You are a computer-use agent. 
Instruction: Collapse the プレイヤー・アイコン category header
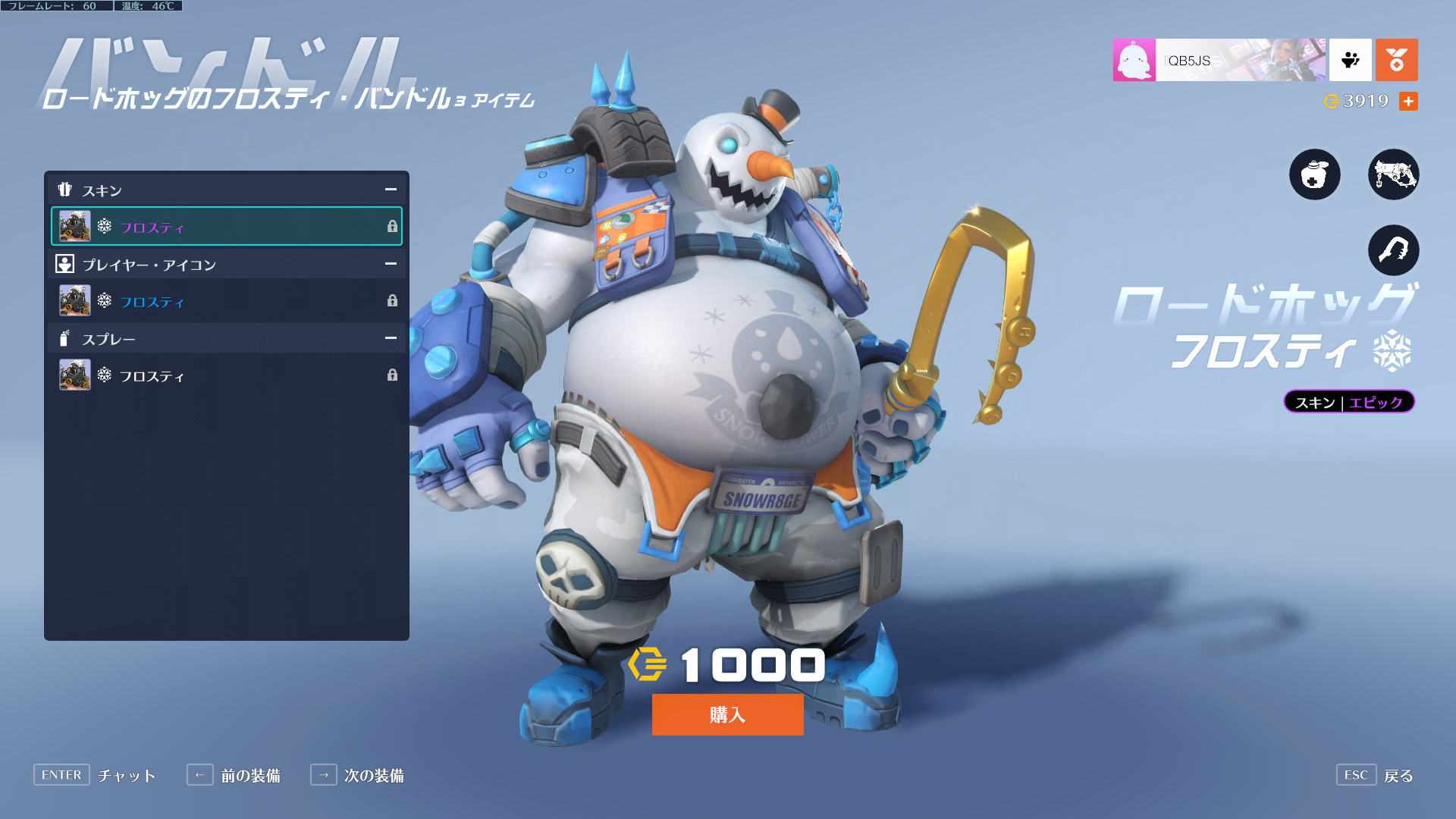pyautogui.click(x=391, y=264)
